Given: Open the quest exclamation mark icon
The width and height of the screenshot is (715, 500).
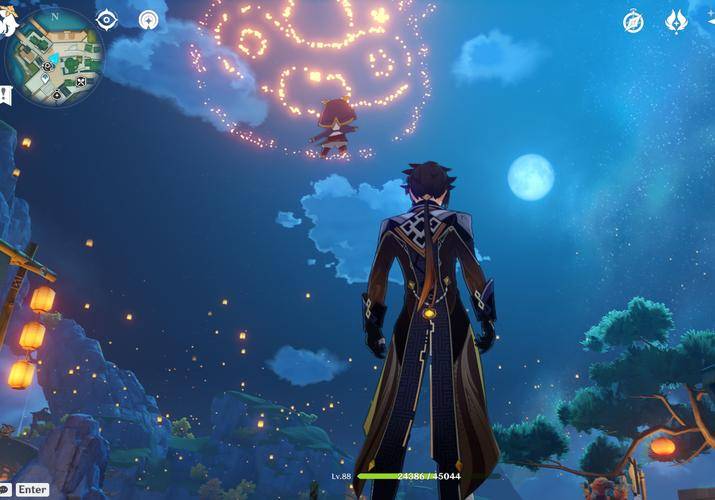Looking at the screenshot, I should pos(3,94).
